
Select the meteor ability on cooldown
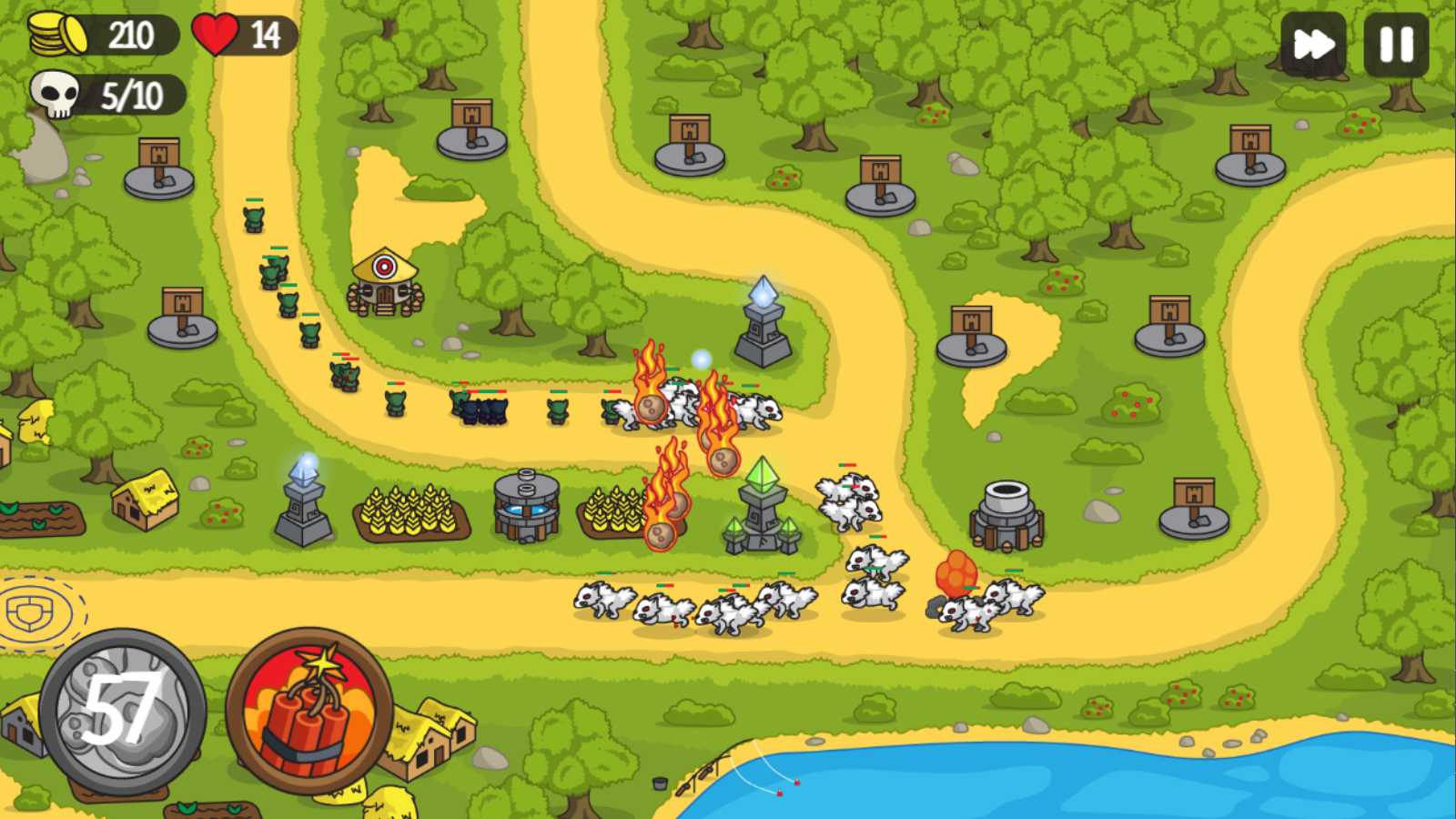point(123,712)
